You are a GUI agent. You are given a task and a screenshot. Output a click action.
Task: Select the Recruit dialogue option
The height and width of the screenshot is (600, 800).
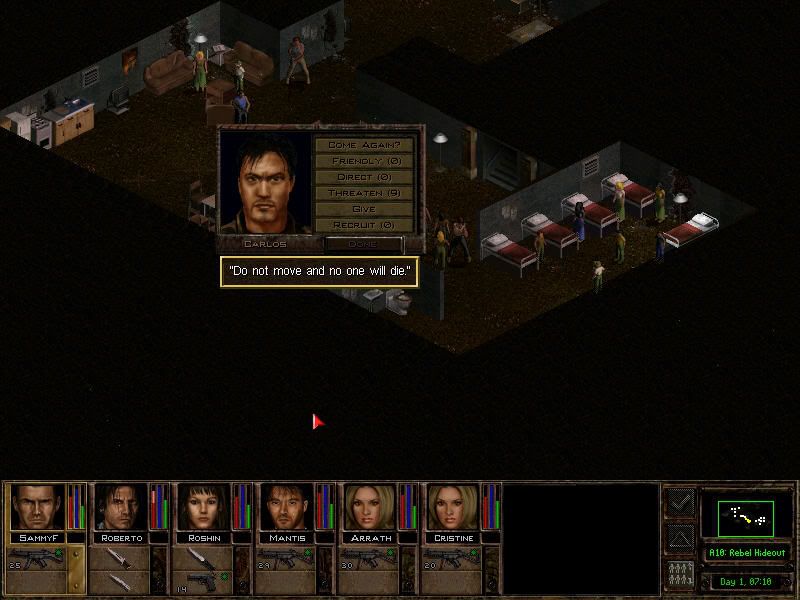click(x=364, y=225)
